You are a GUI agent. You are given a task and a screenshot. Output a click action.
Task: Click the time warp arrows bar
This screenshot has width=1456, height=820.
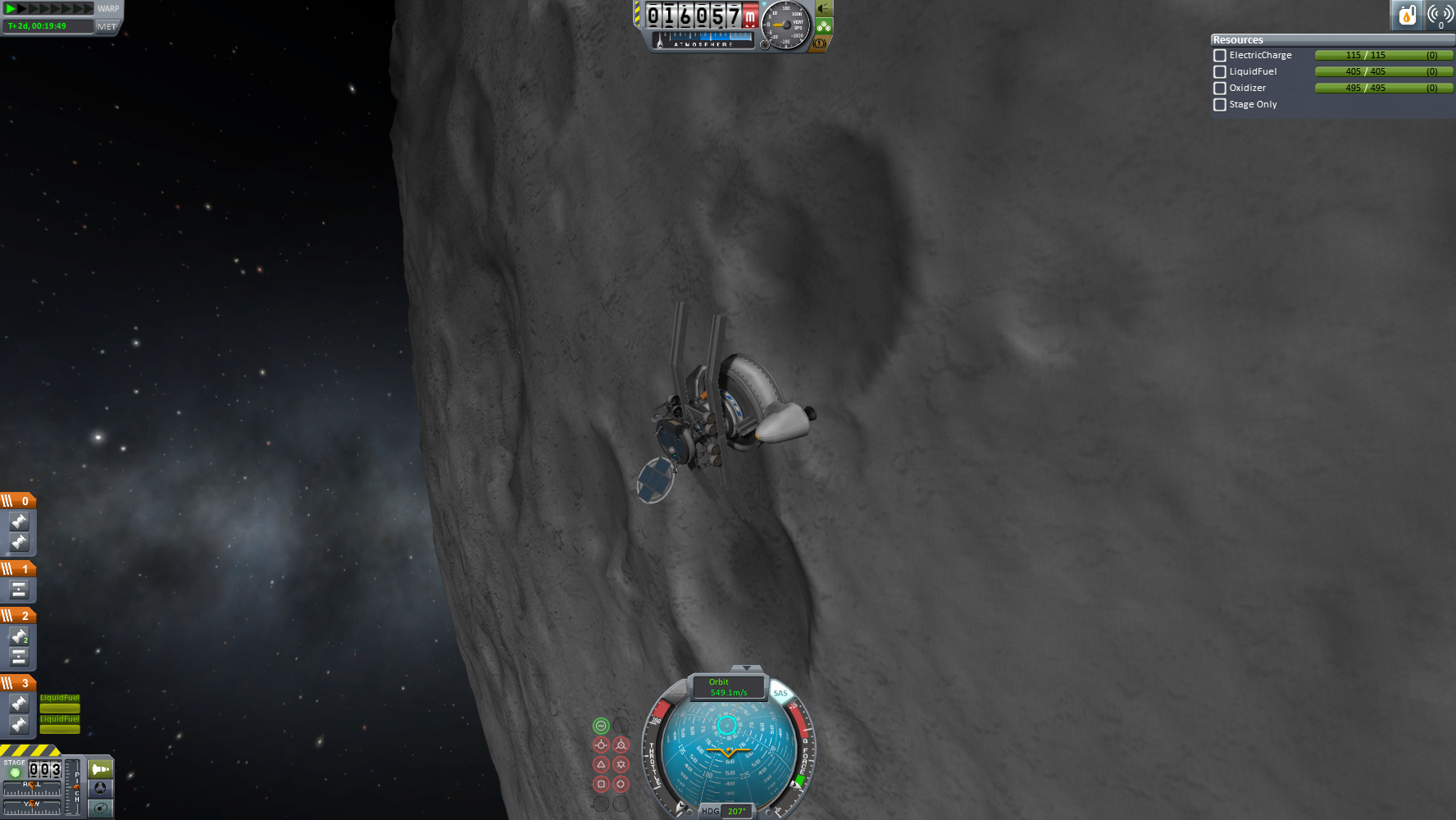tap(49, 9)
